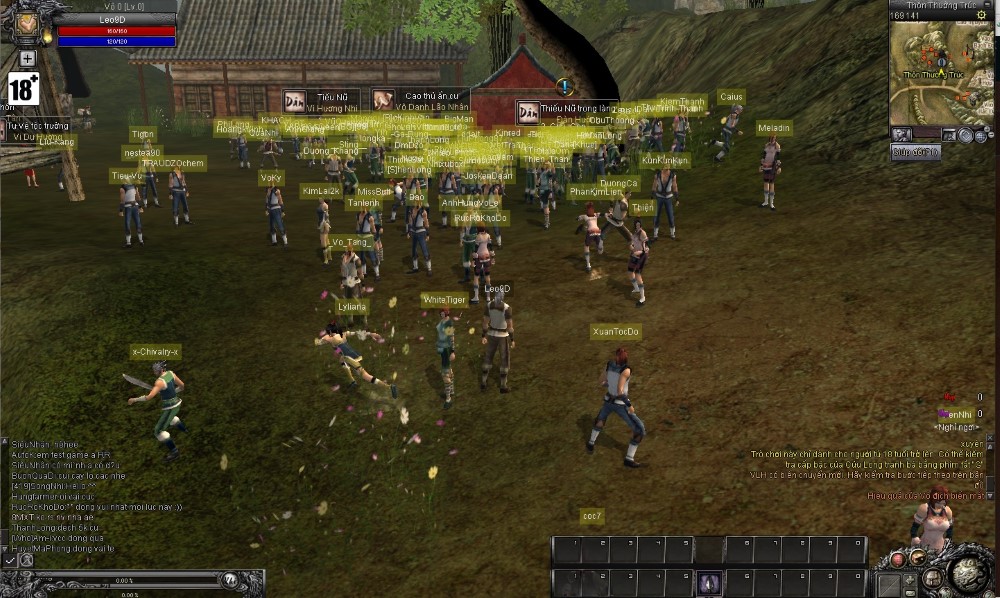The image size is (1000, 598).
Task: Click the checkmark button under chat log
Action: click(x=10, y=560)
